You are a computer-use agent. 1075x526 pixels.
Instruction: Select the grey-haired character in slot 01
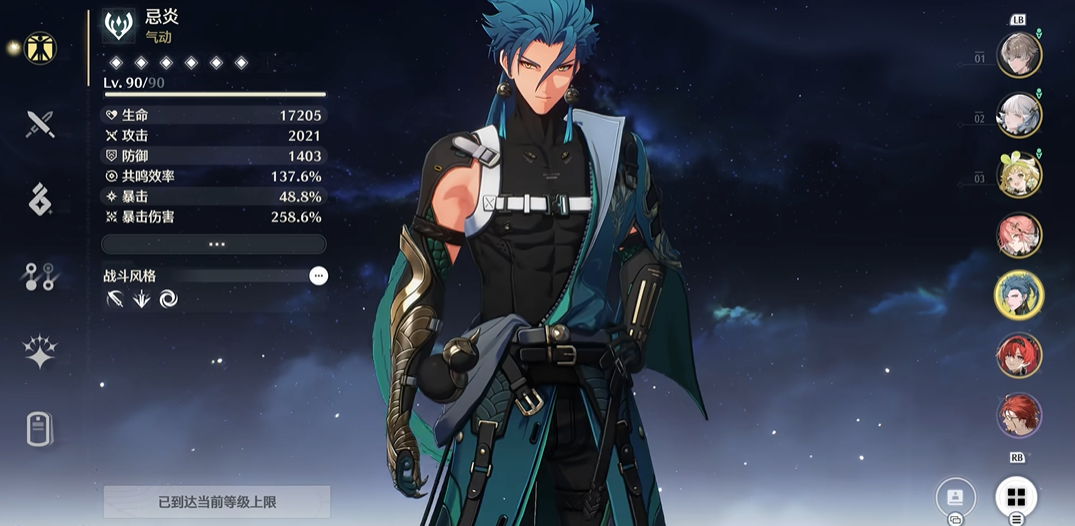coord(1019,55)
